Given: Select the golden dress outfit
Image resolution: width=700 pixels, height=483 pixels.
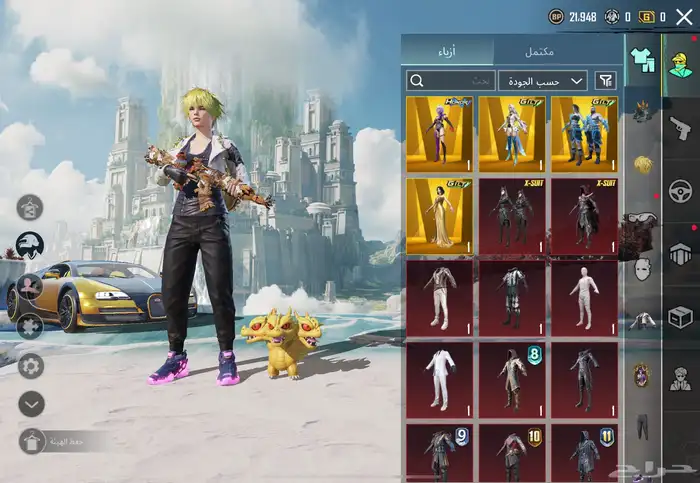Looking at the screenshot, I should point(440,216).
